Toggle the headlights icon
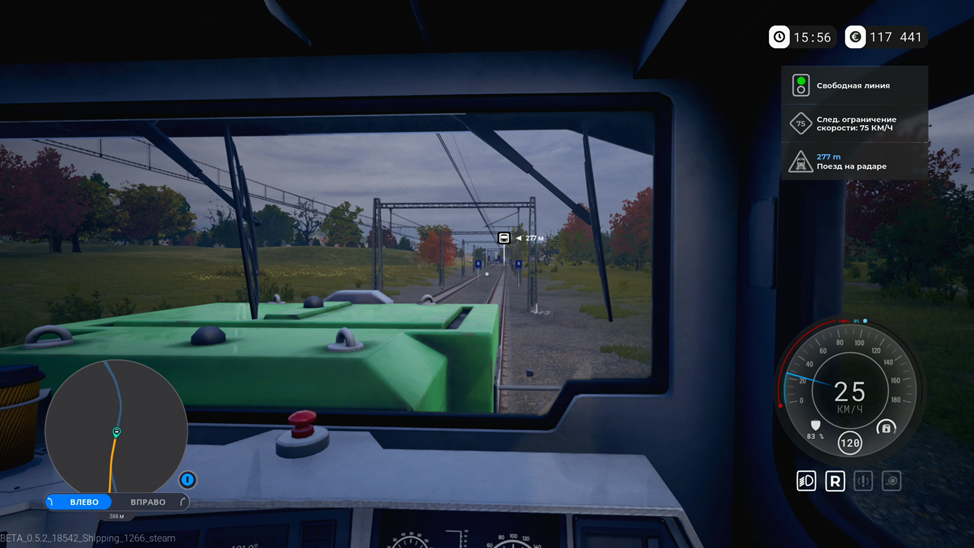Image resolution: width=974 pixels, height=548 pixels. click(806, 481)
